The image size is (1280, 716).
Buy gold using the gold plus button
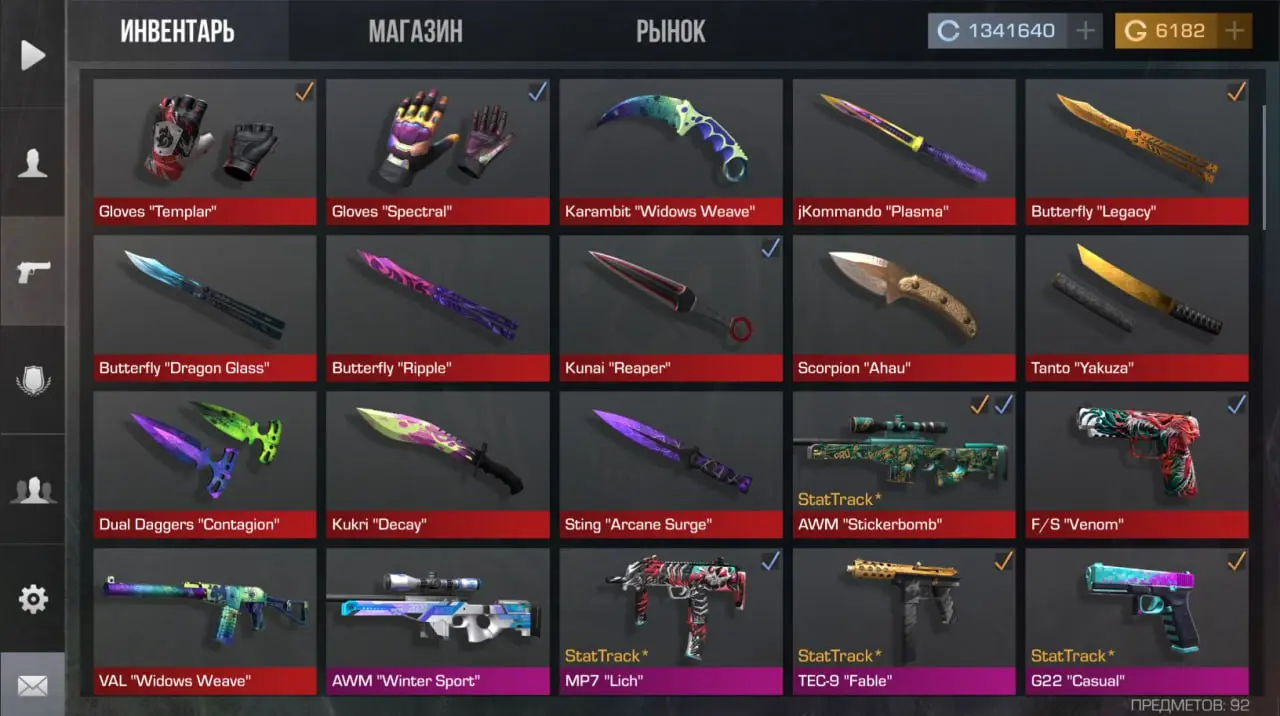click(1235, 31)
